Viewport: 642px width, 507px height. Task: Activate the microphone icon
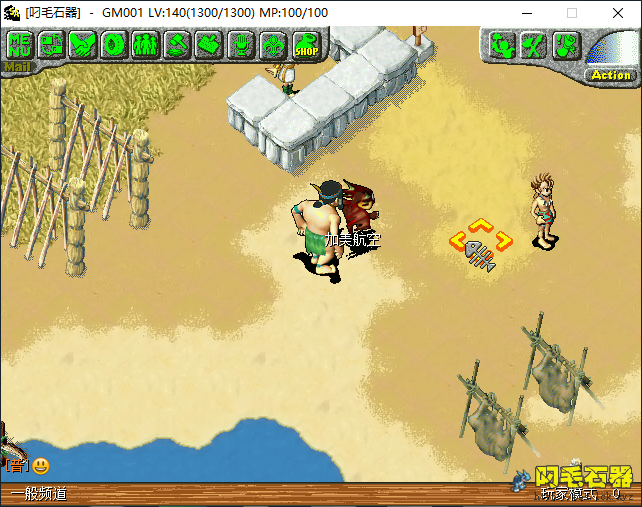pos(241,44)
